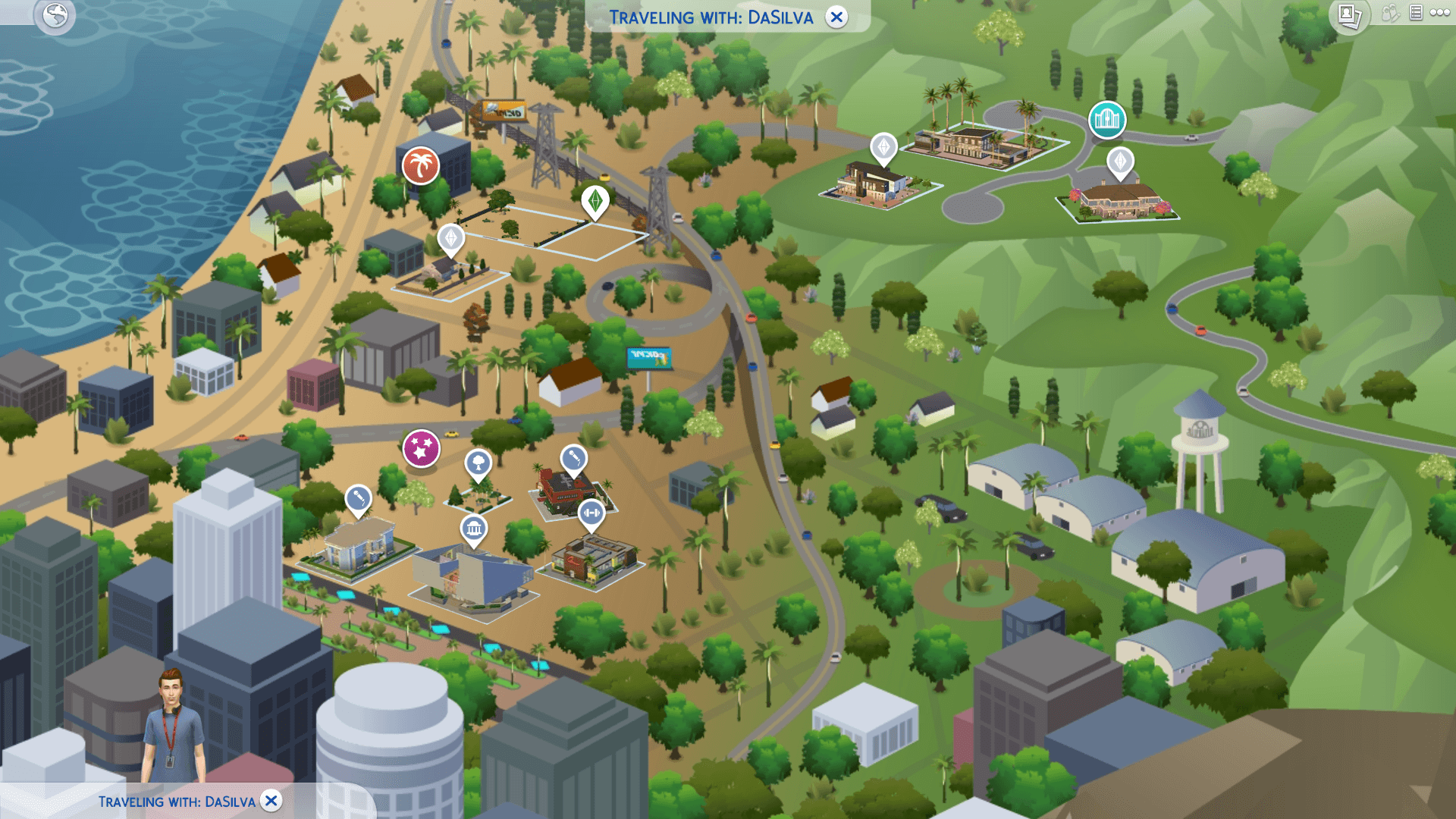
Task: Open the three-dots options menu
Action: click(1440, 13)
